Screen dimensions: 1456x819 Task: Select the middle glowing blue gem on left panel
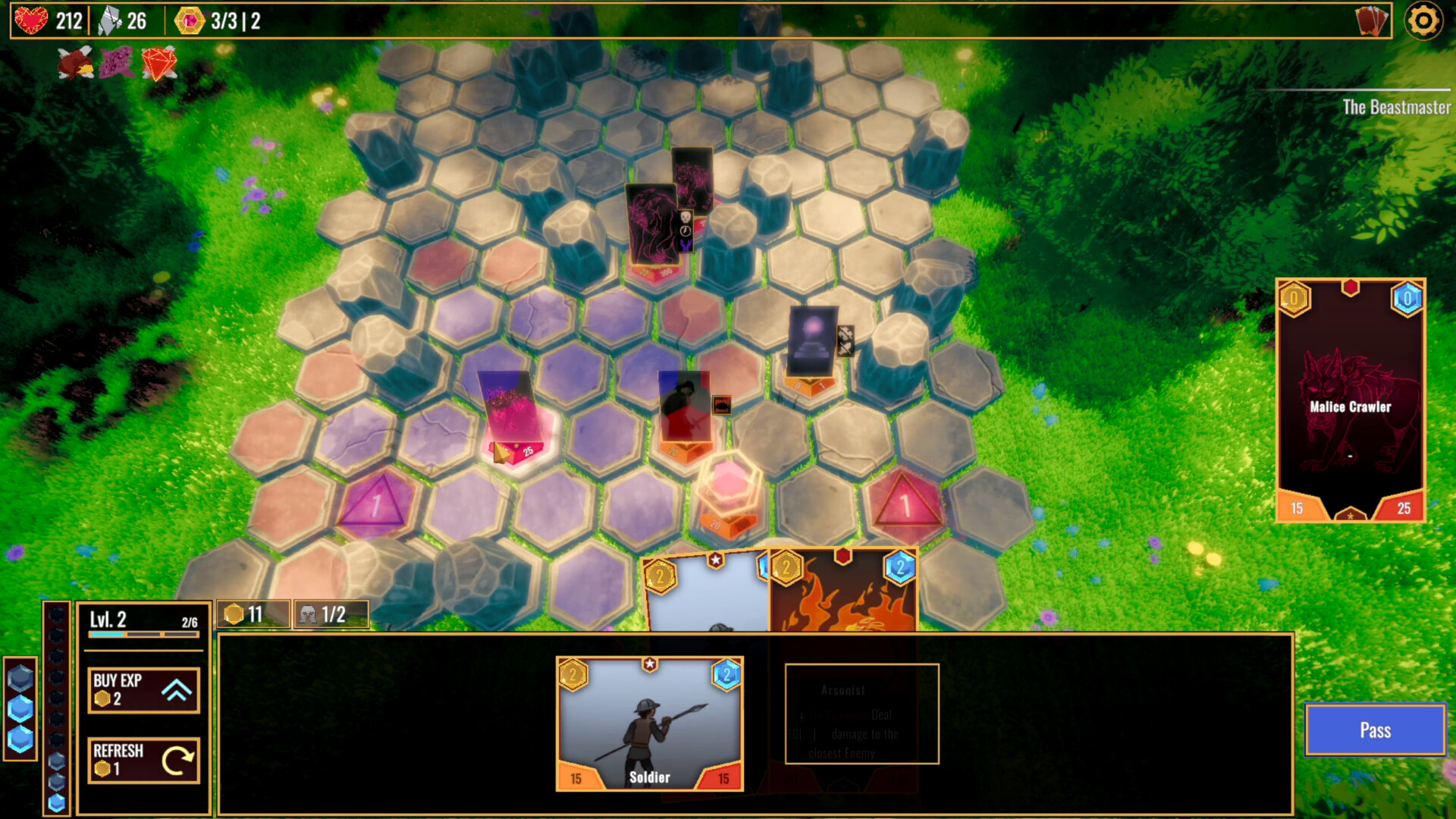[x=20, y=708]
